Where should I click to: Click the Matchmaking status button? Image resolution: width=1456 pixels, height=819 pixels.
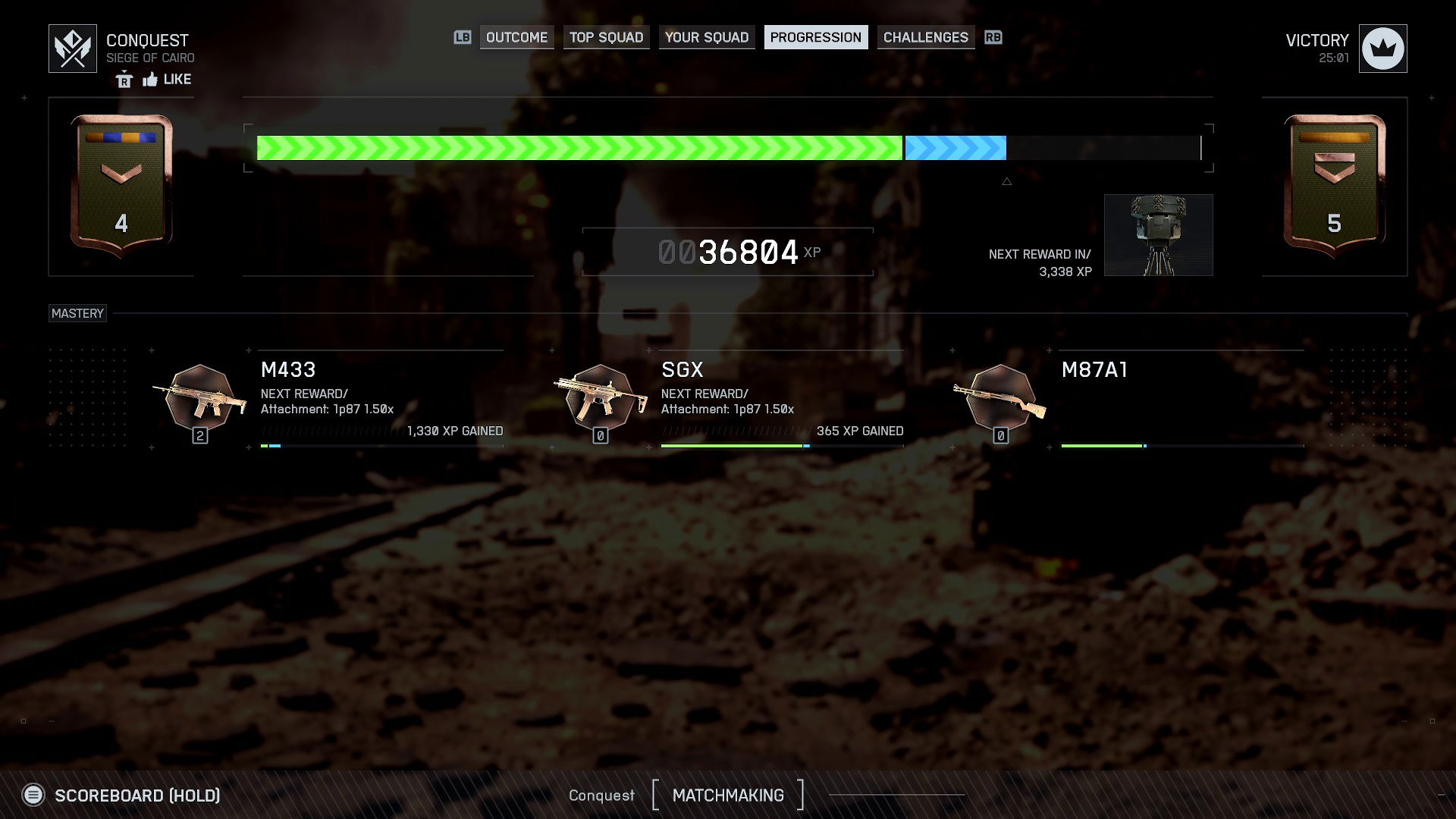tap(727, 795)
